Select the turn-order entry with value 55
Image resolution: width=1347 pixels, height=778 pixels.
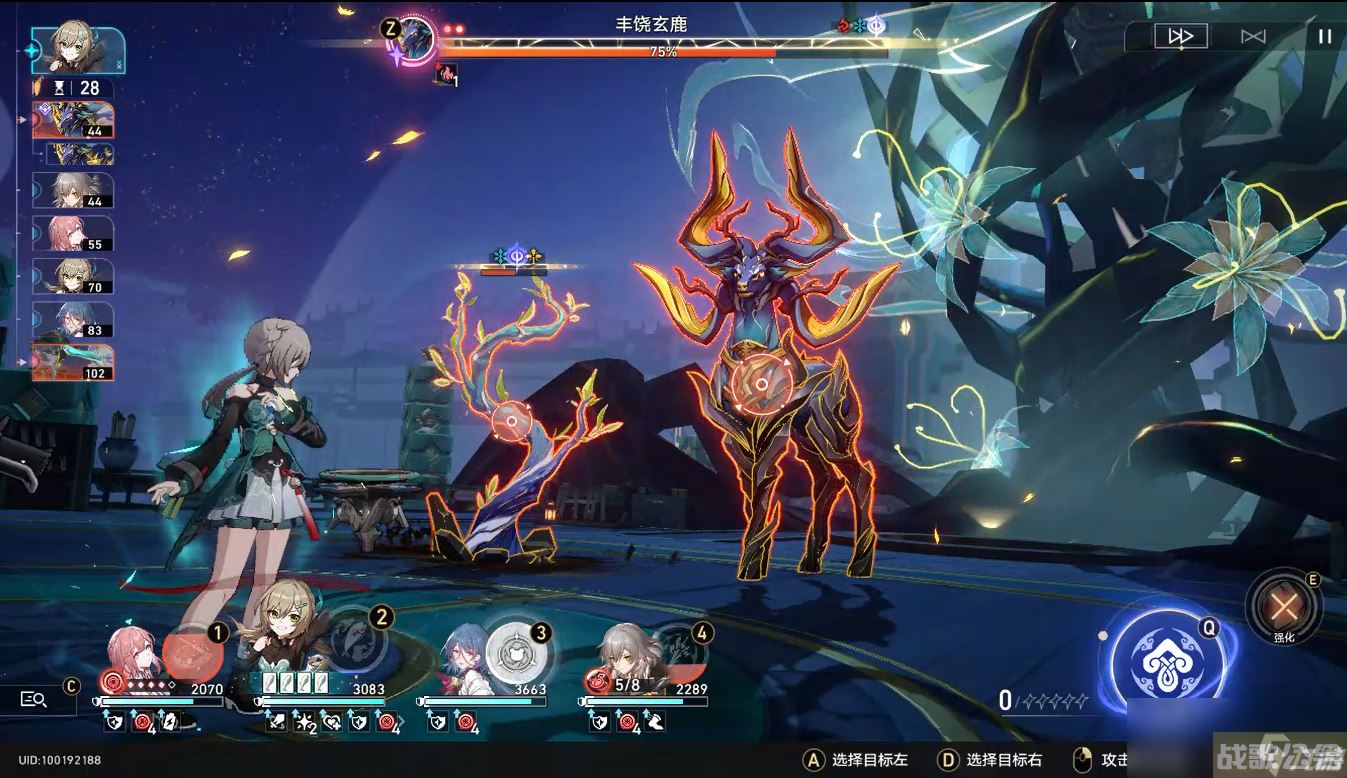coord(74,233)
